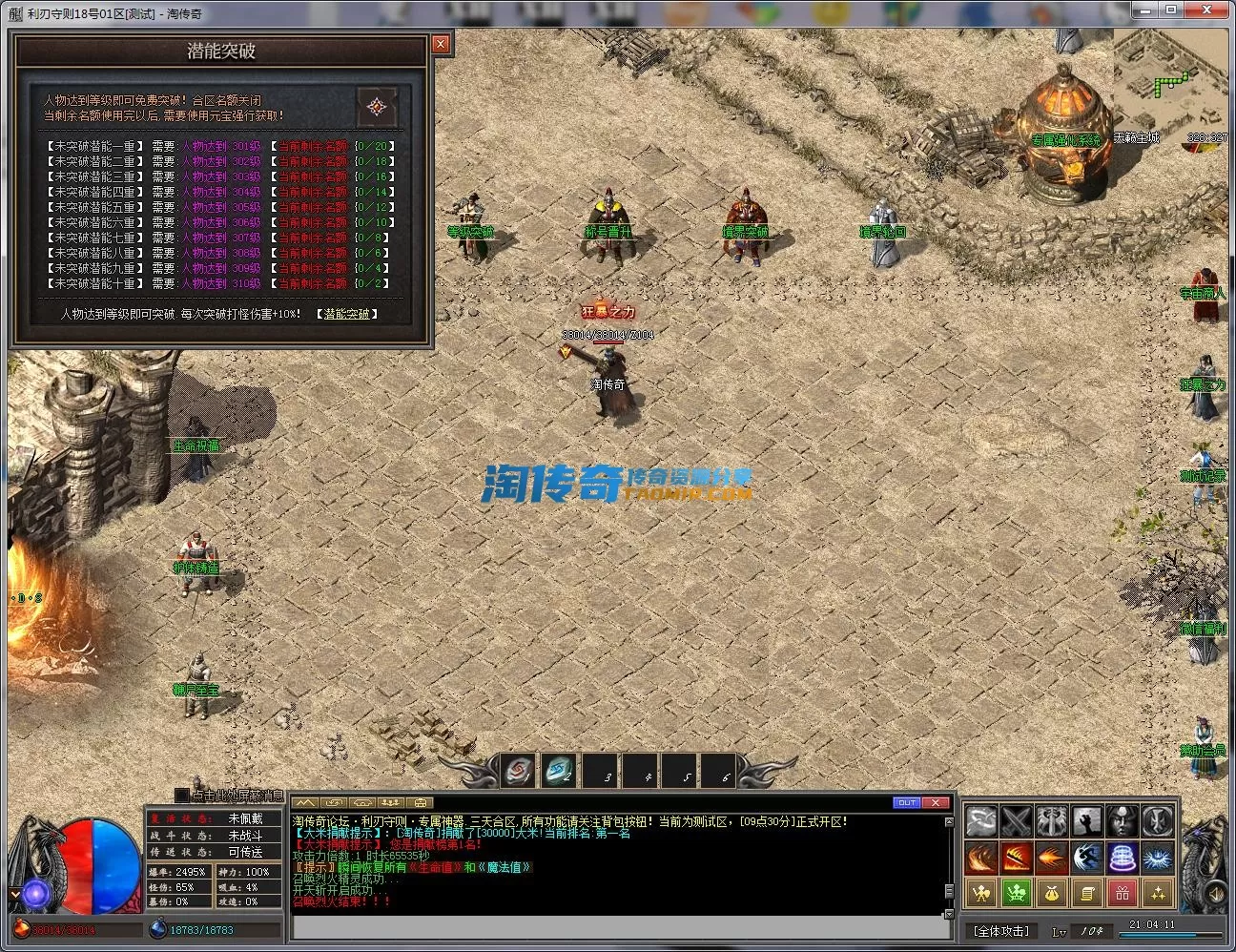Select the red swirl item in hotbar slot 1
The width and height of the screenshot is (1236, 952).
[x=519, y=772]
